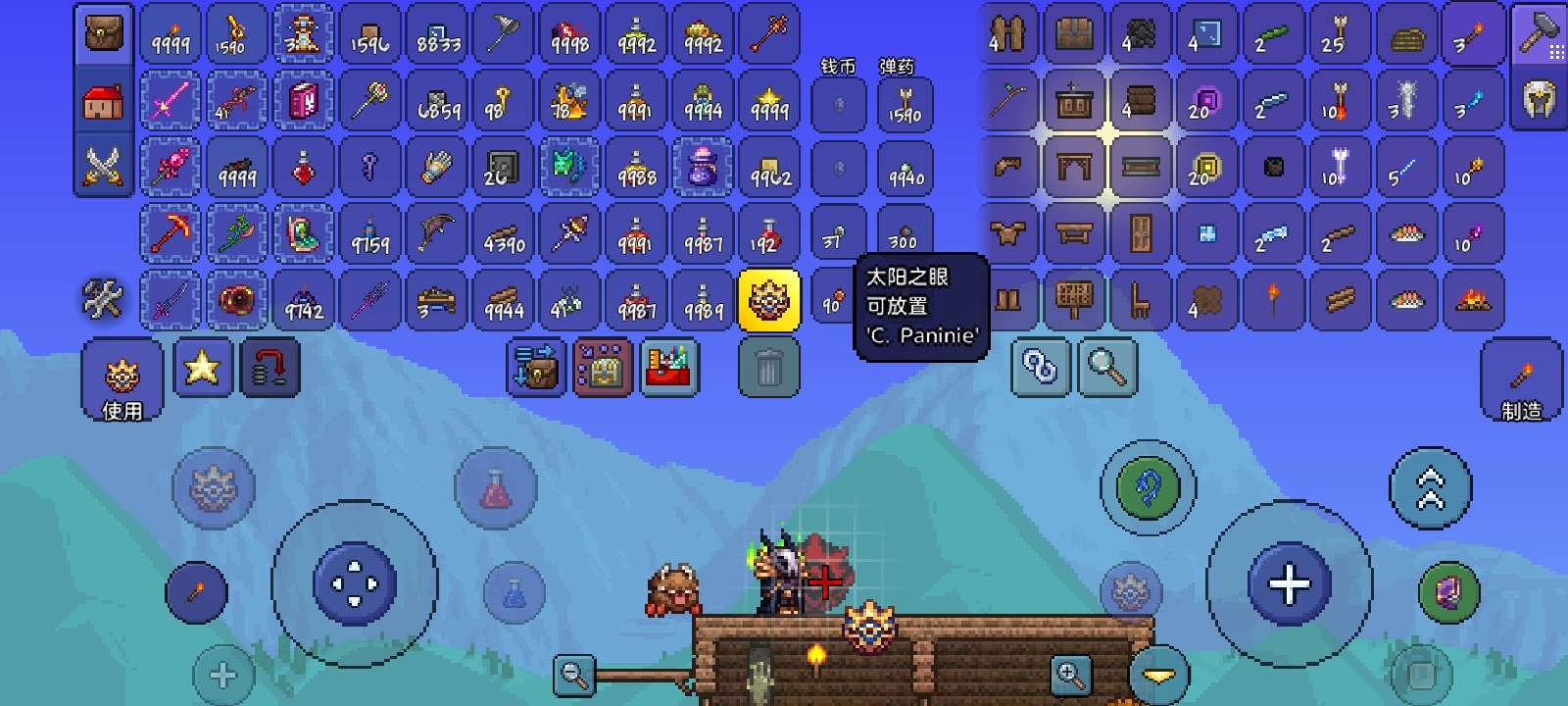
Task: Select the highlighted Eye of the Sun slot
Action: click(x=769, y=300)
